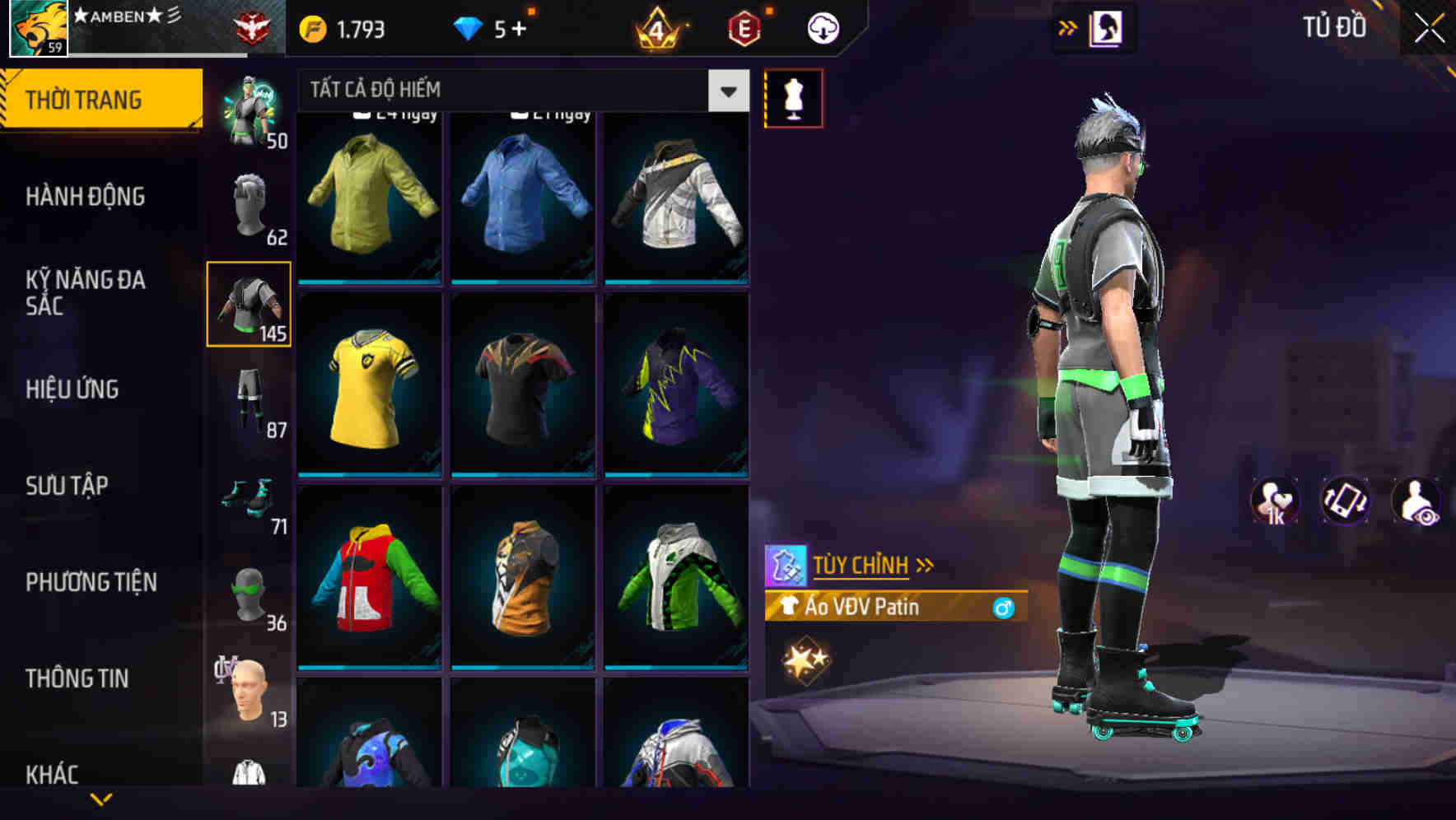Select the mannequin preview icon
Screen dimensions: 1456x820
point(793,97)
